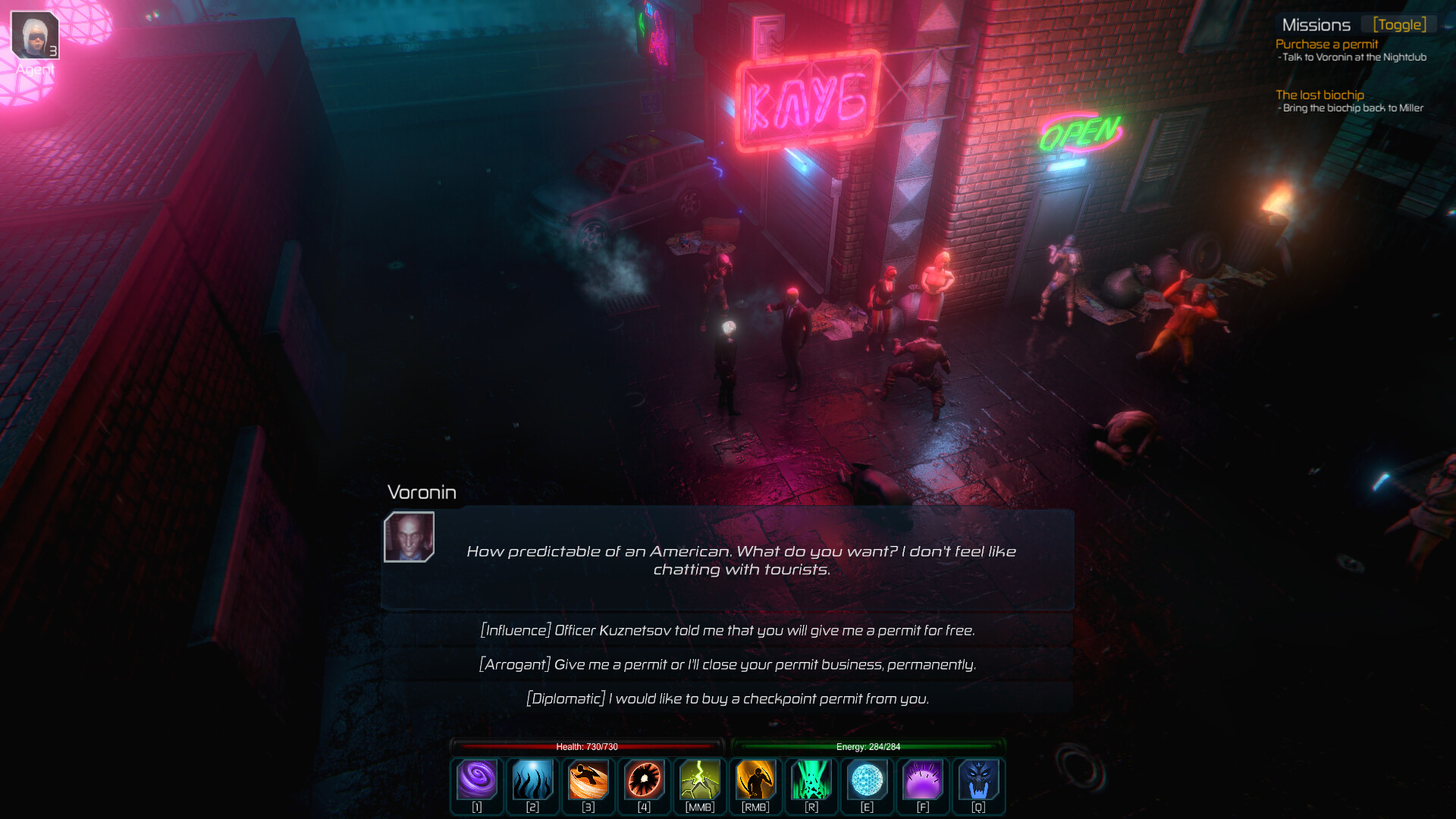Collapse the 'Purchase a permit' mission entry

[1326, 44]
